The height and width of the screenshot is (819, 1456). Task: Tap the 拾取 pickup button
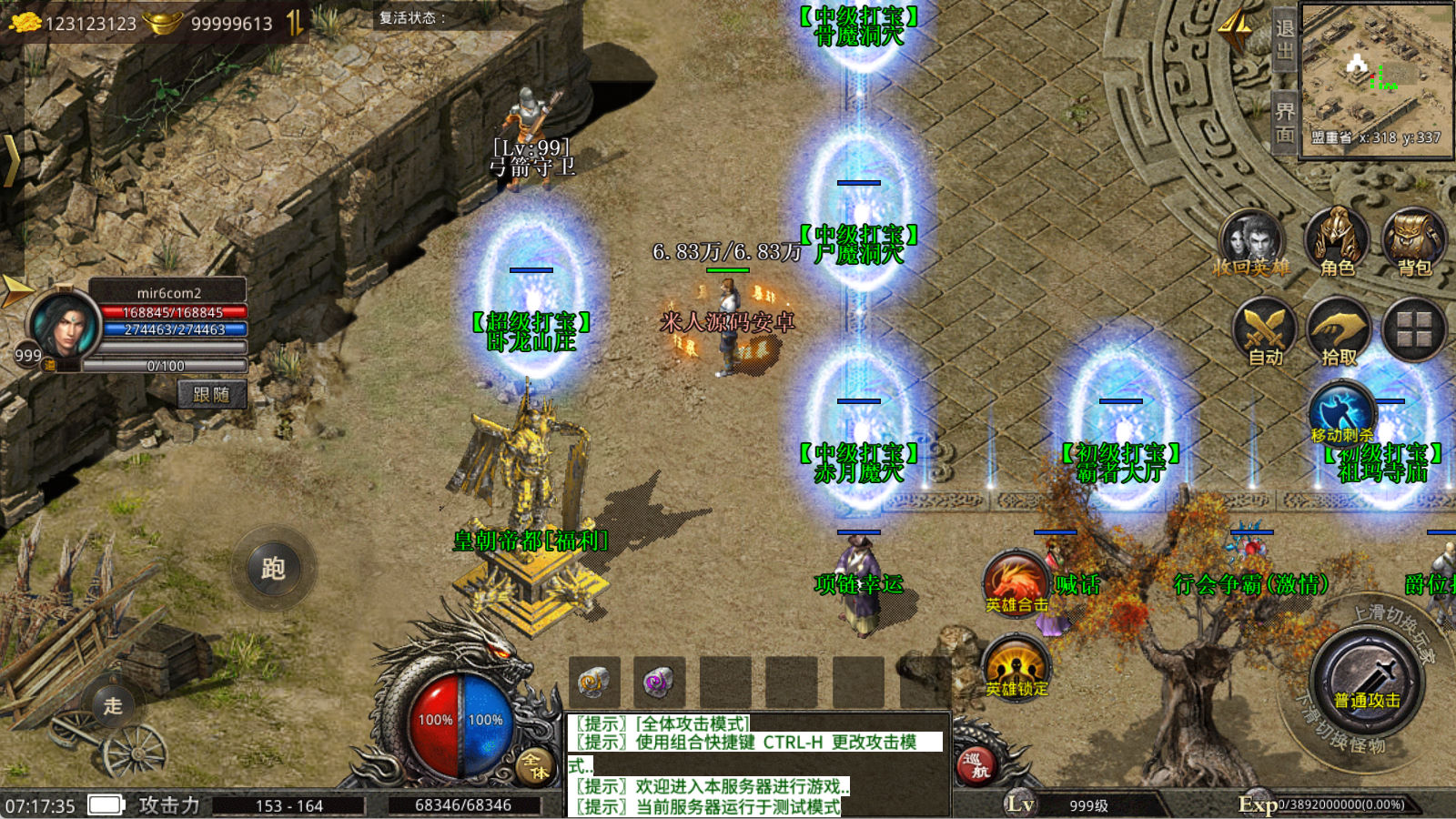click(x=1339, y=329)
